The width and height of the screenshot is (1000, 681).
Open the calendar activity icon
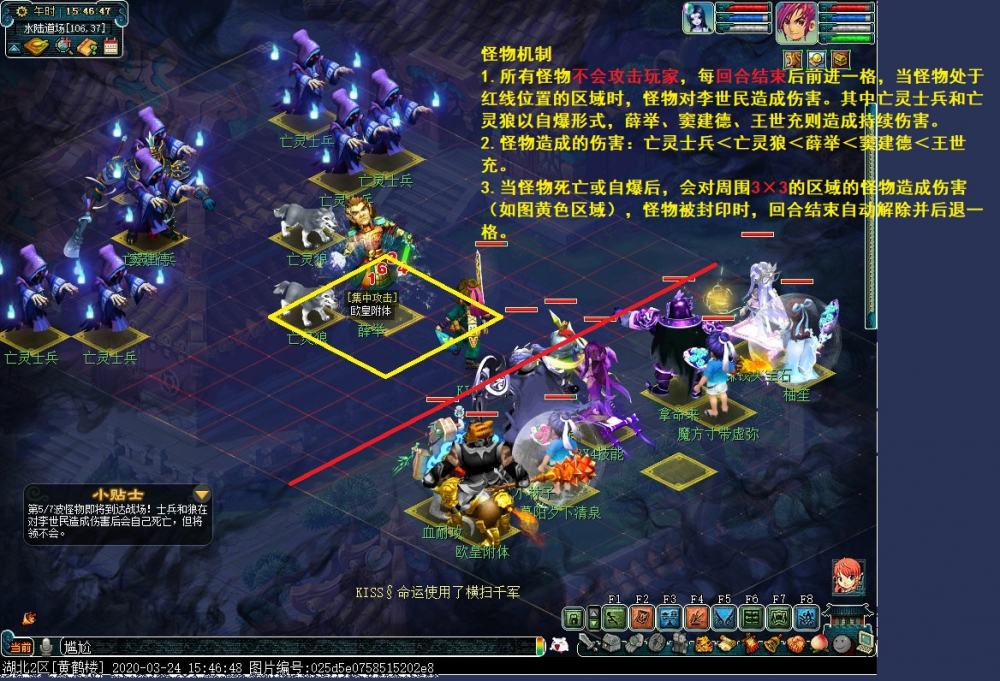(x=110, y=45)
